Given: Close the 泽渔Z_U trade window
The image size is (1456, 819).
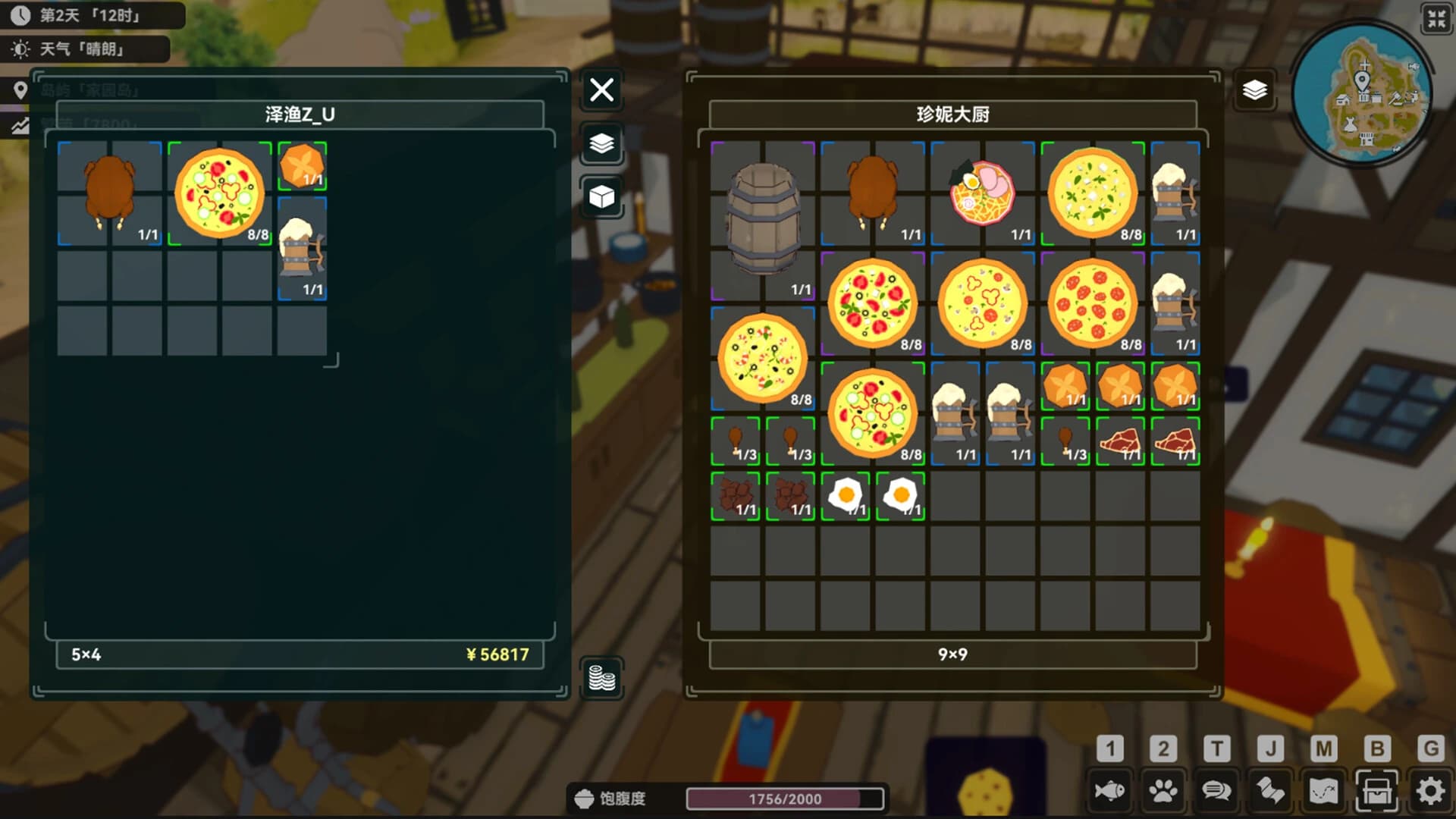Looking at the screenshot, I should [601, 90].
